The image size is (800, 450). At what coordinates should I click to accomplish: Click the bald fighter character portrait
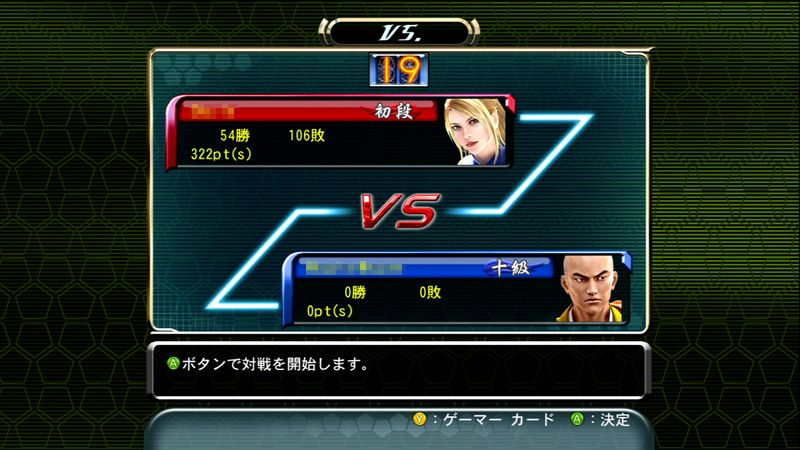click(x=589, y=289)
